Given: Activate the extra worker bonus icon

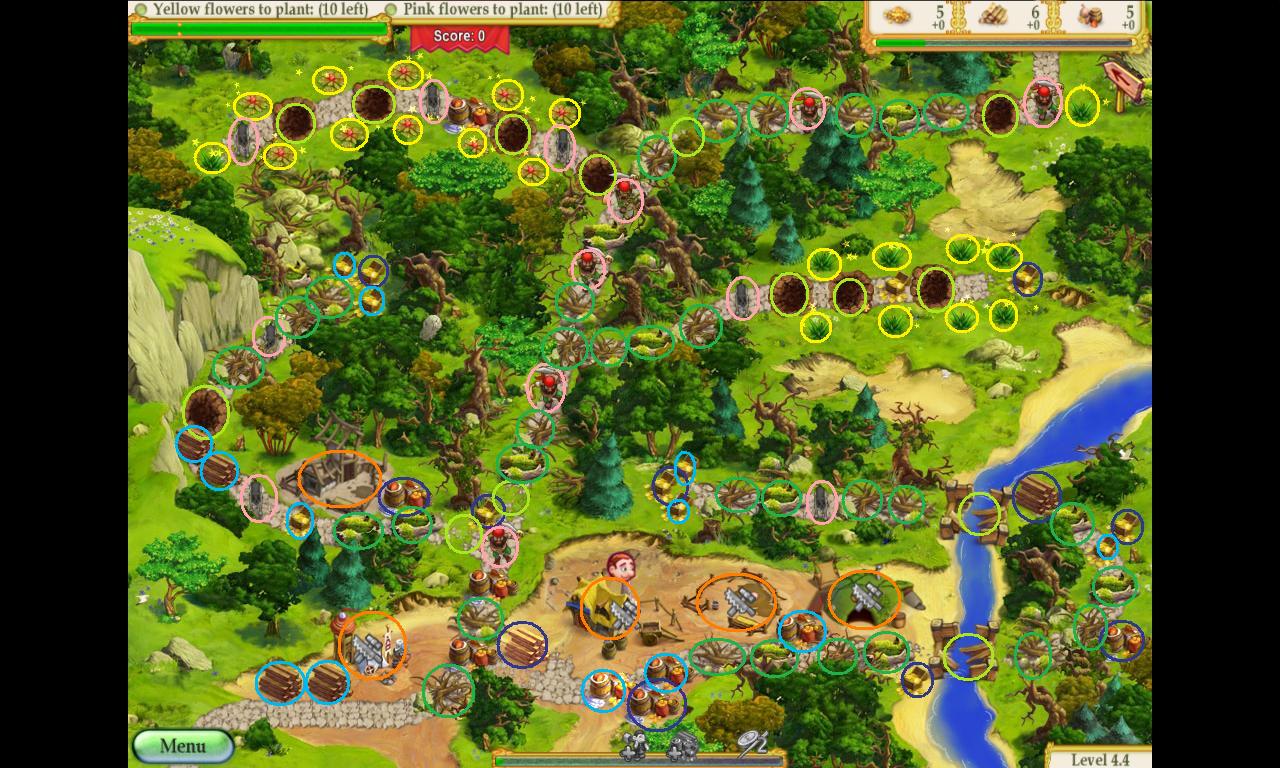Looking at the screenshot, I should click(x=637, y=744).
